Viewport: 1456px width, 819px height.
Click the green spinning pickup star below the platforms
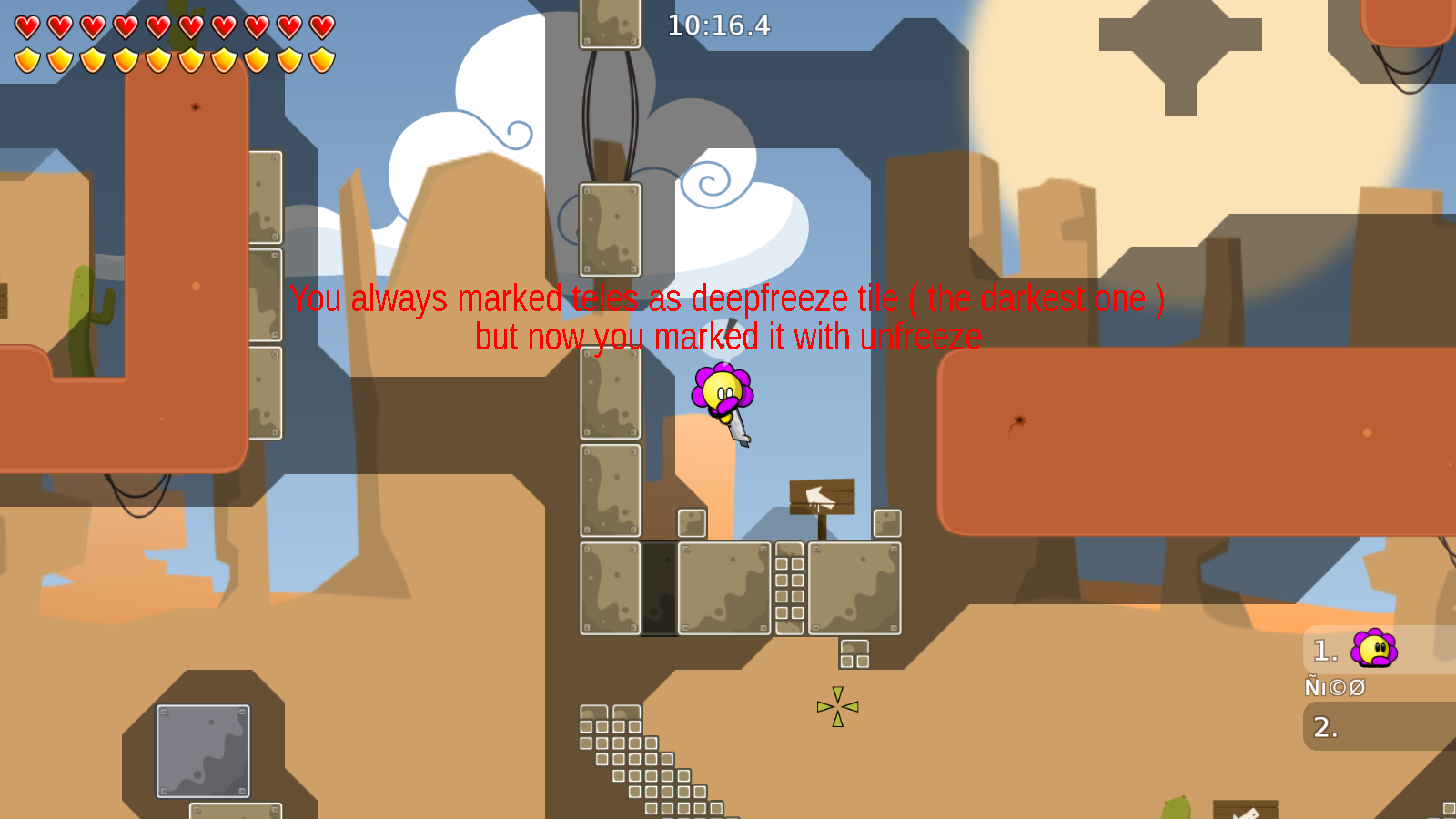[x=836, y=708]
